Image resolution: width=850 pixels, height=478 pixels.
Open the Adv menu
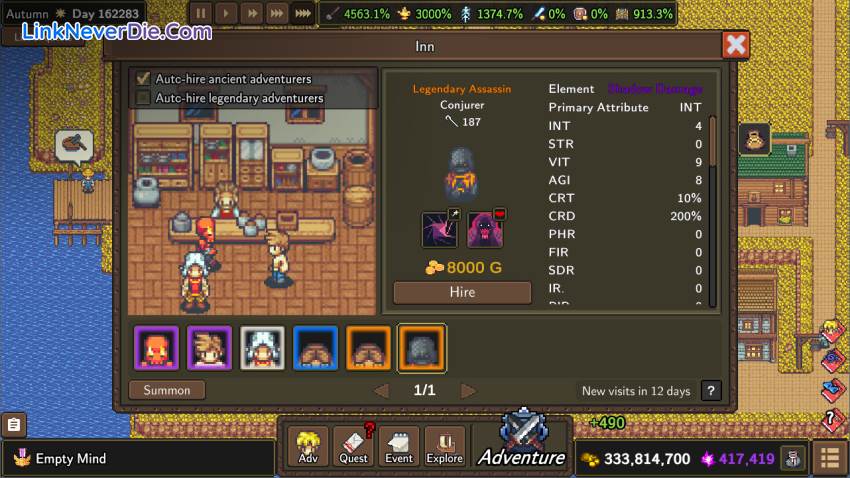[x=308, y=446]
